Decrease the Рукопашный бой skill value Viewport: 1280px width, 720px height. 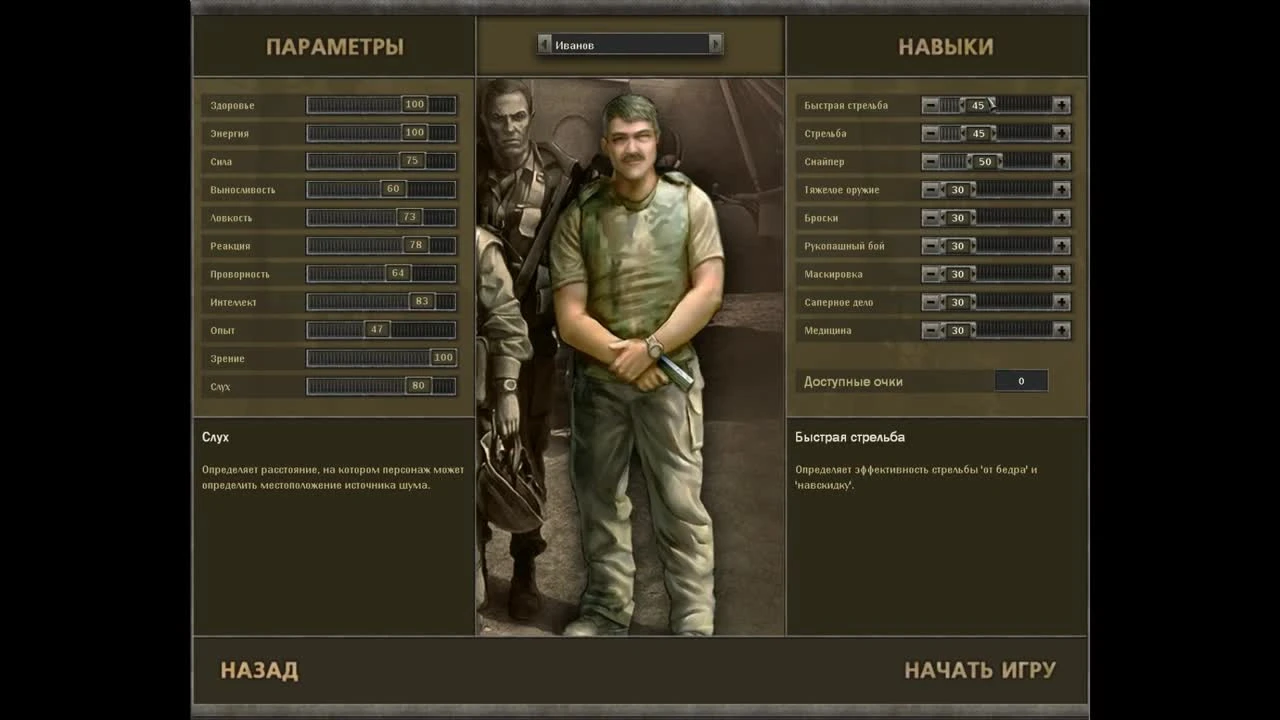click(x=932, y=245)
